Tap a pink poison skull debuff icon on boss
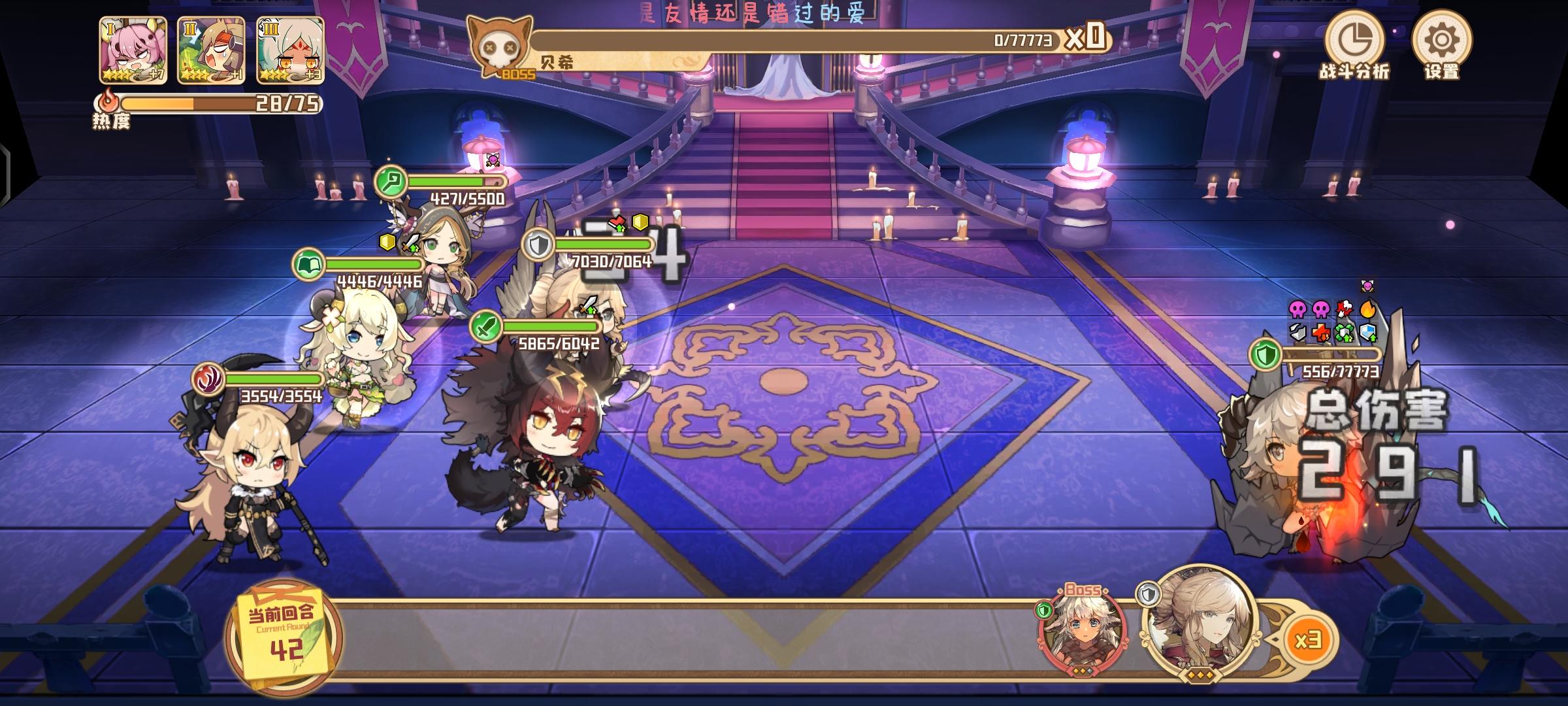 [x=1299, y=309]
